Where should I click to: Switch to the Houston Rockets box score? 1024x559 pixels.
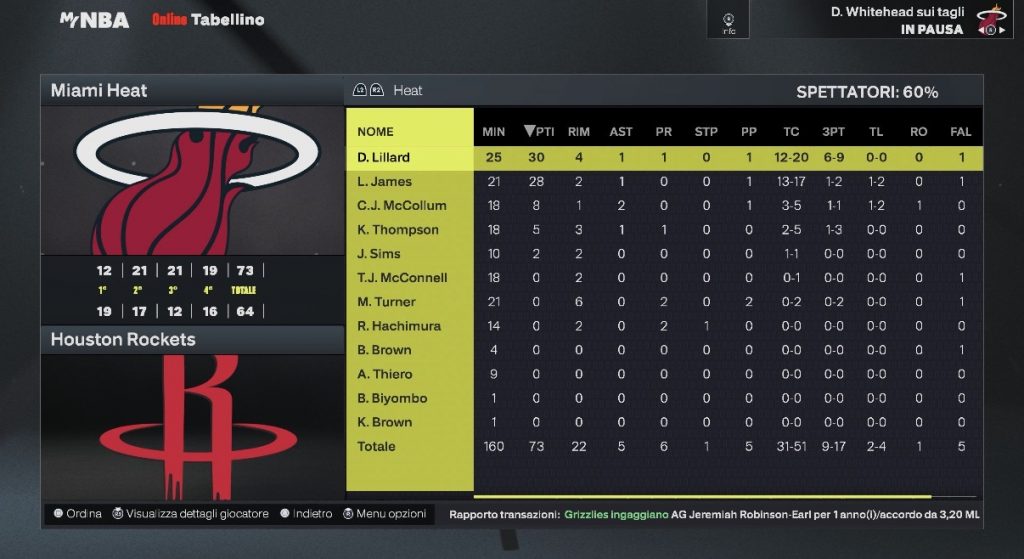[x=192, y=340]
